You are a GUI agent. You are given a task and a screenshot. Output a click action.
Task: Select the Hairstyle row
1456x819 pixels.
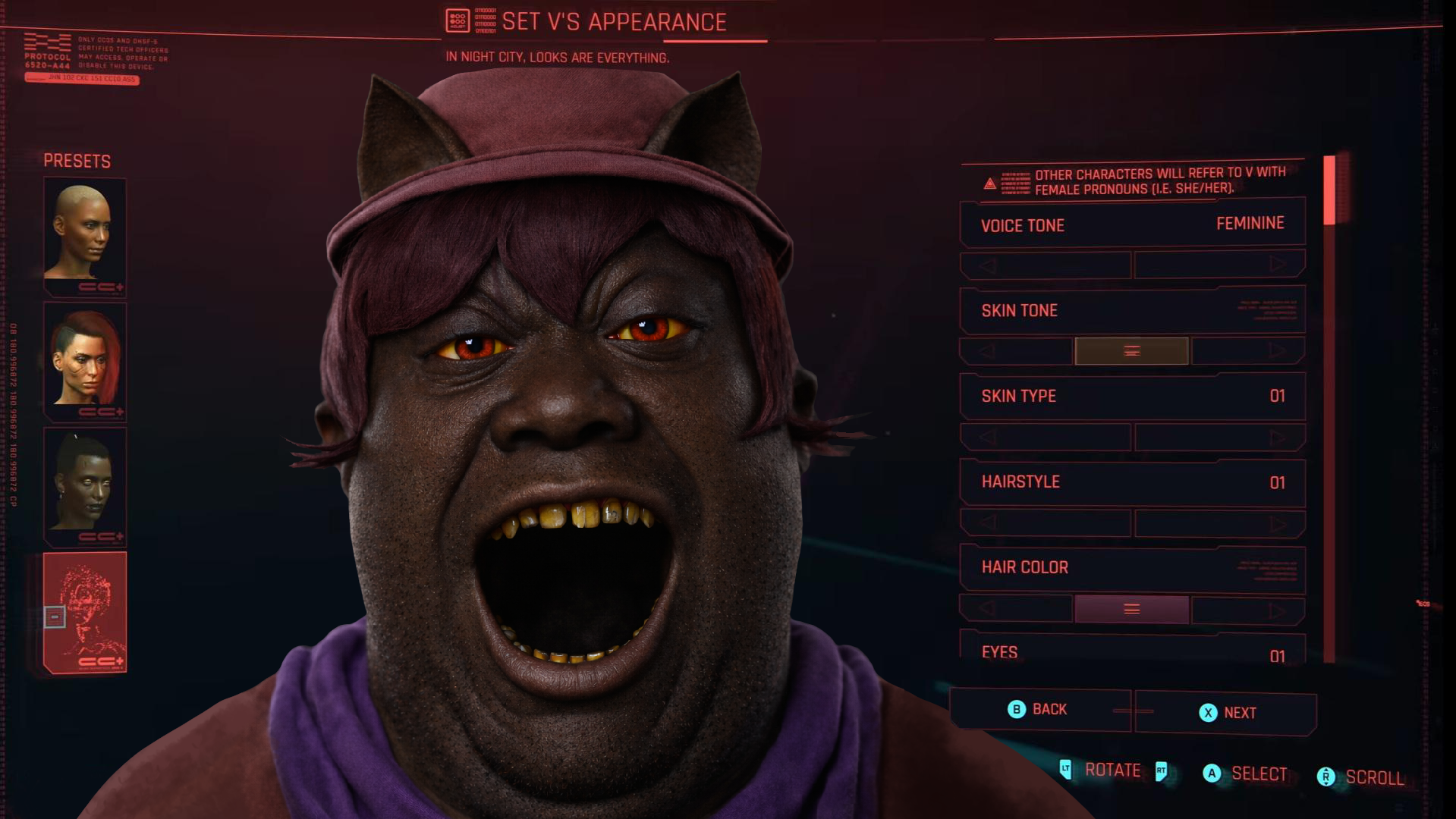point(1131,482)
